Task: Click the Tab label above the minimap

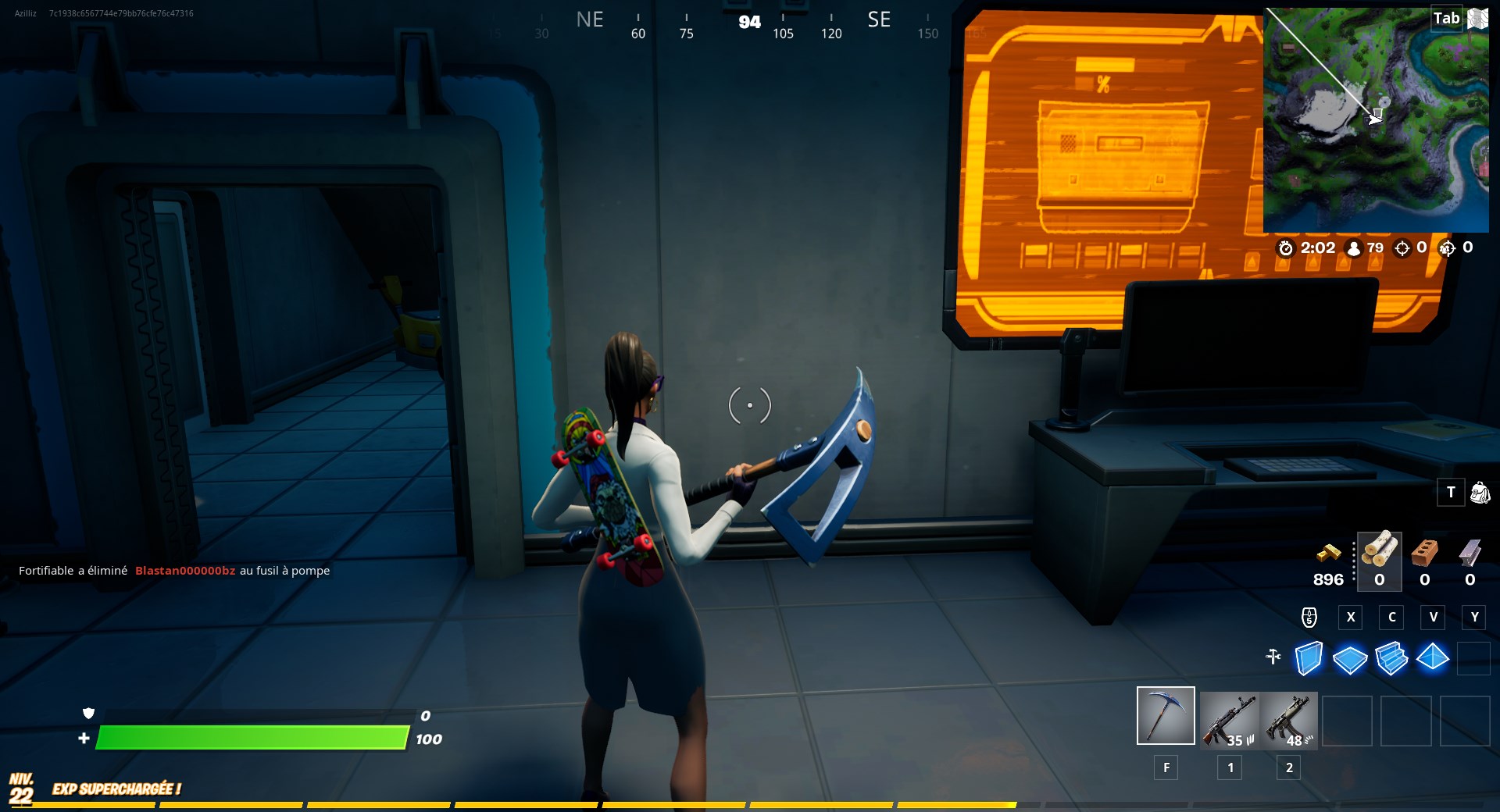Action: click(1446, 17)
